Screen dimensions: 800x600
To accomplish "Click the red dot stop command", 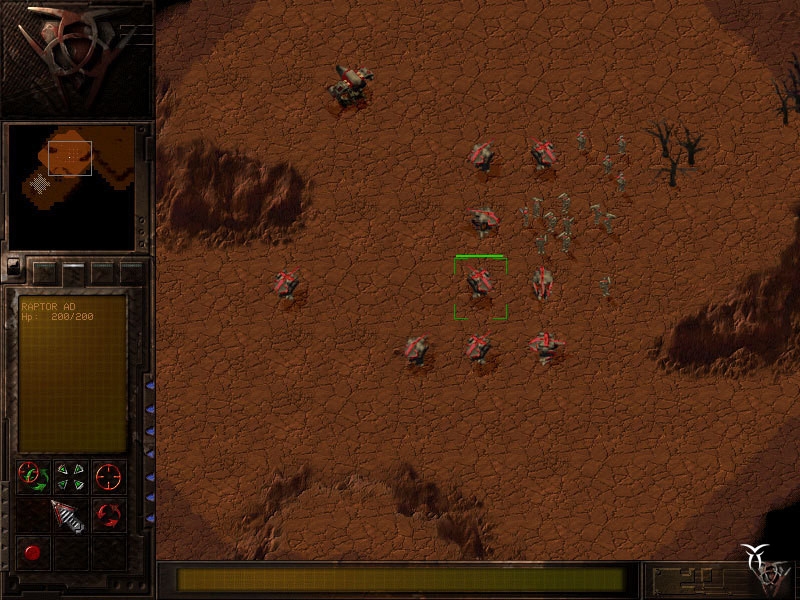I will point(31,552).
